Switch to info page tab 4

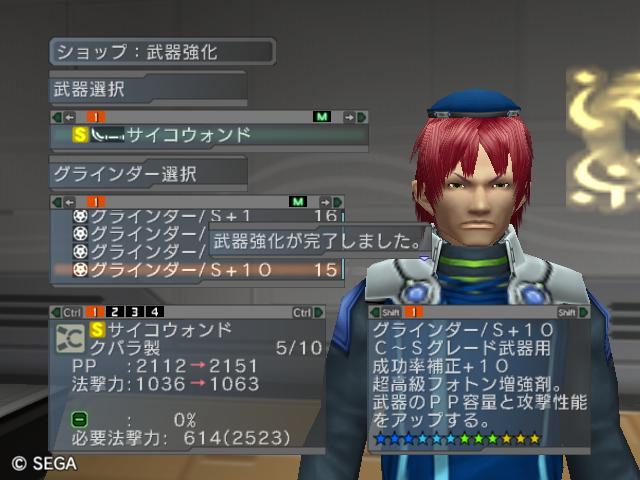154,312
